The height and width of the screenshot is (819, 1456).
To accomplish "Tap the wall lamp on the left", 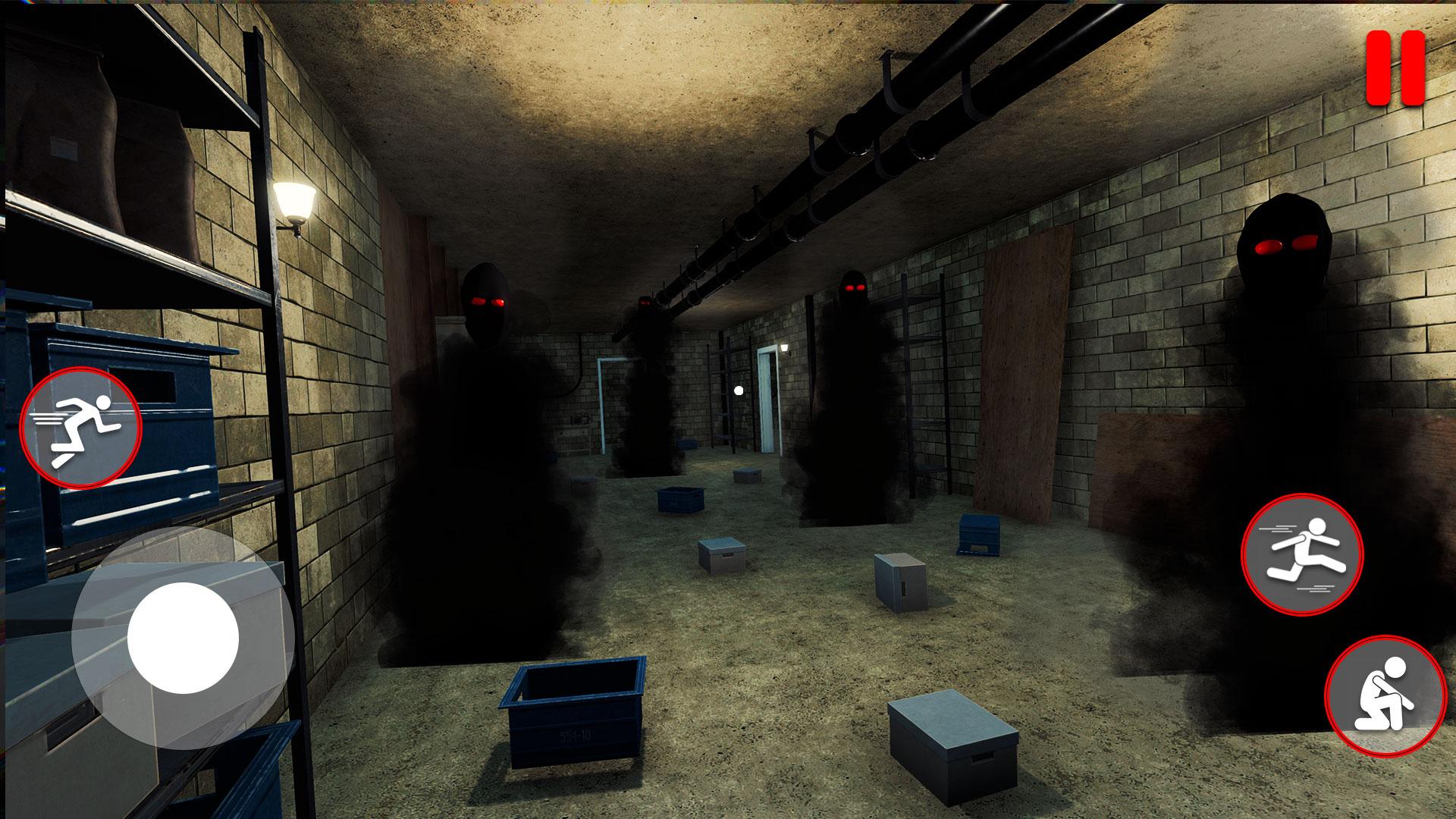I will coord(296,201).
